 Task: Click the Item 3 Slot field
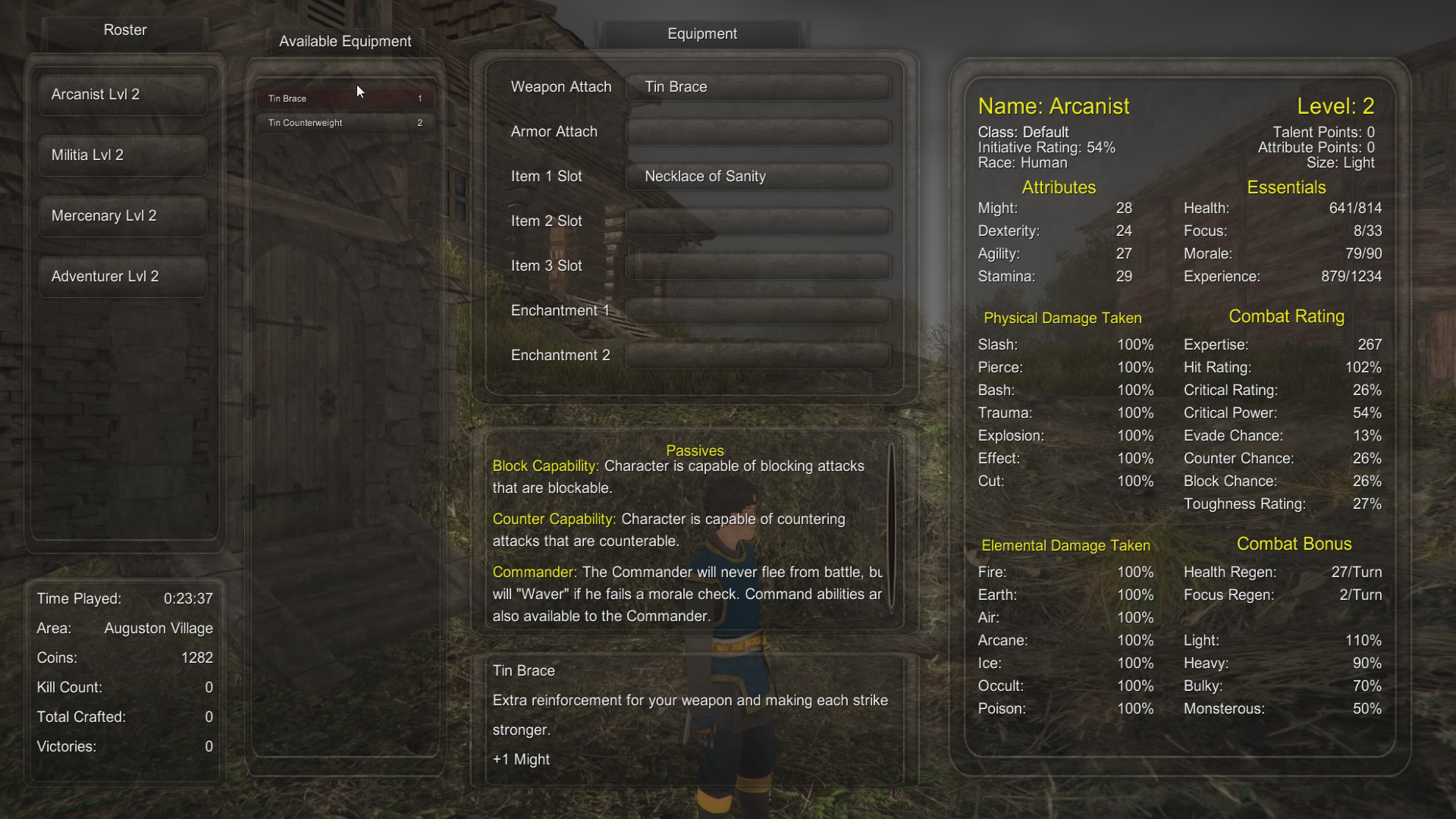coord(758,265)
